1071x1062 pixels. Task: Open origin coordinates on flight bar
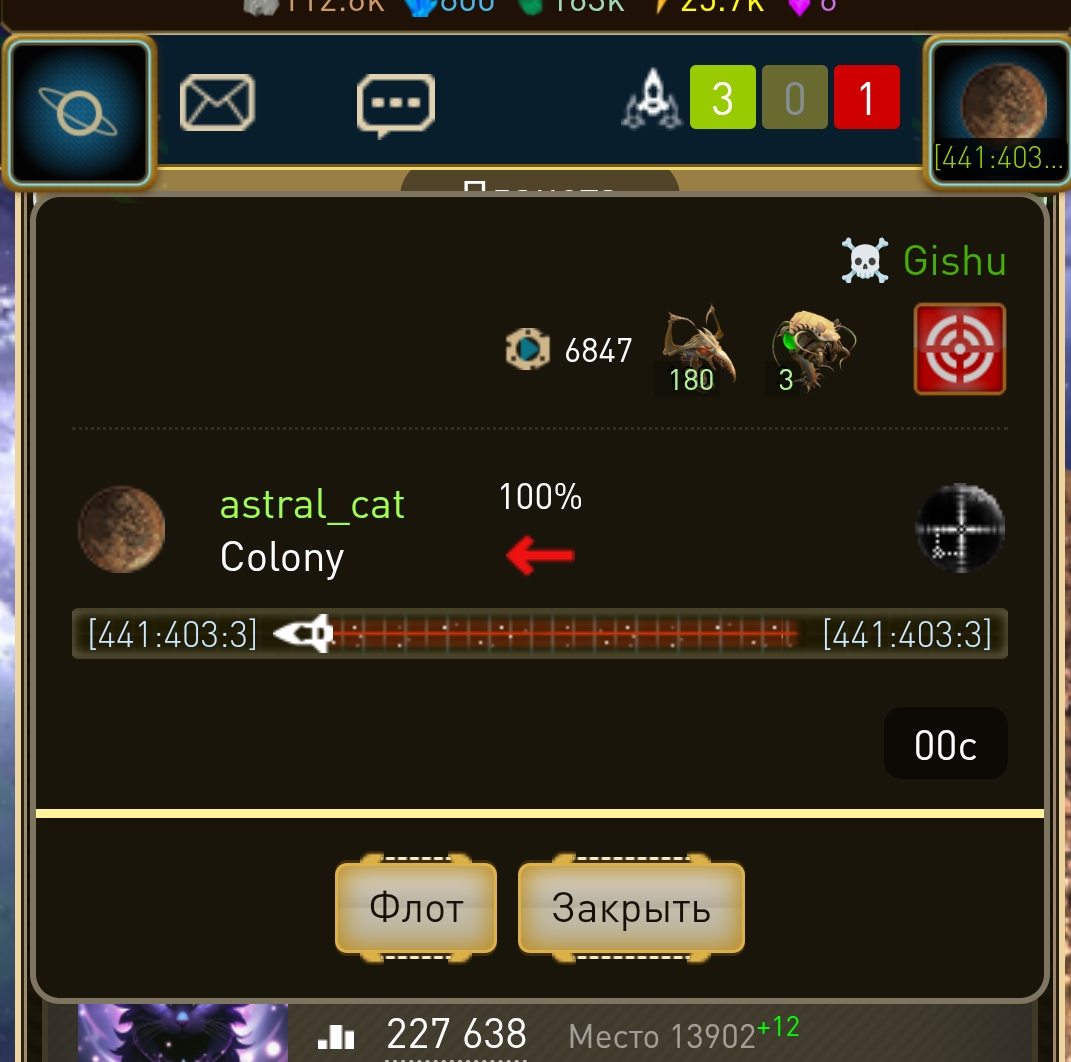coord(173,634)
